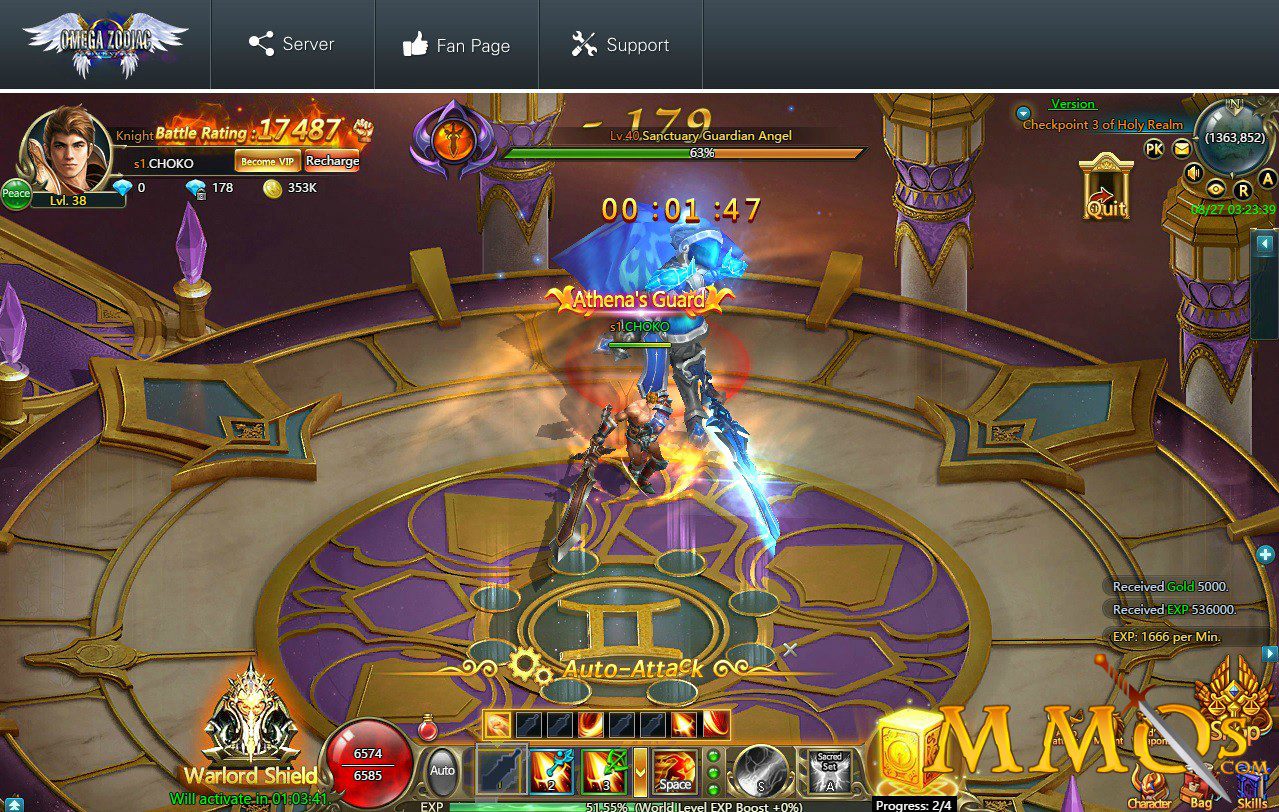Open the mail envelope icon
The width and height of the screenshot is (1279, 812).
click(x=1182, y=149)
